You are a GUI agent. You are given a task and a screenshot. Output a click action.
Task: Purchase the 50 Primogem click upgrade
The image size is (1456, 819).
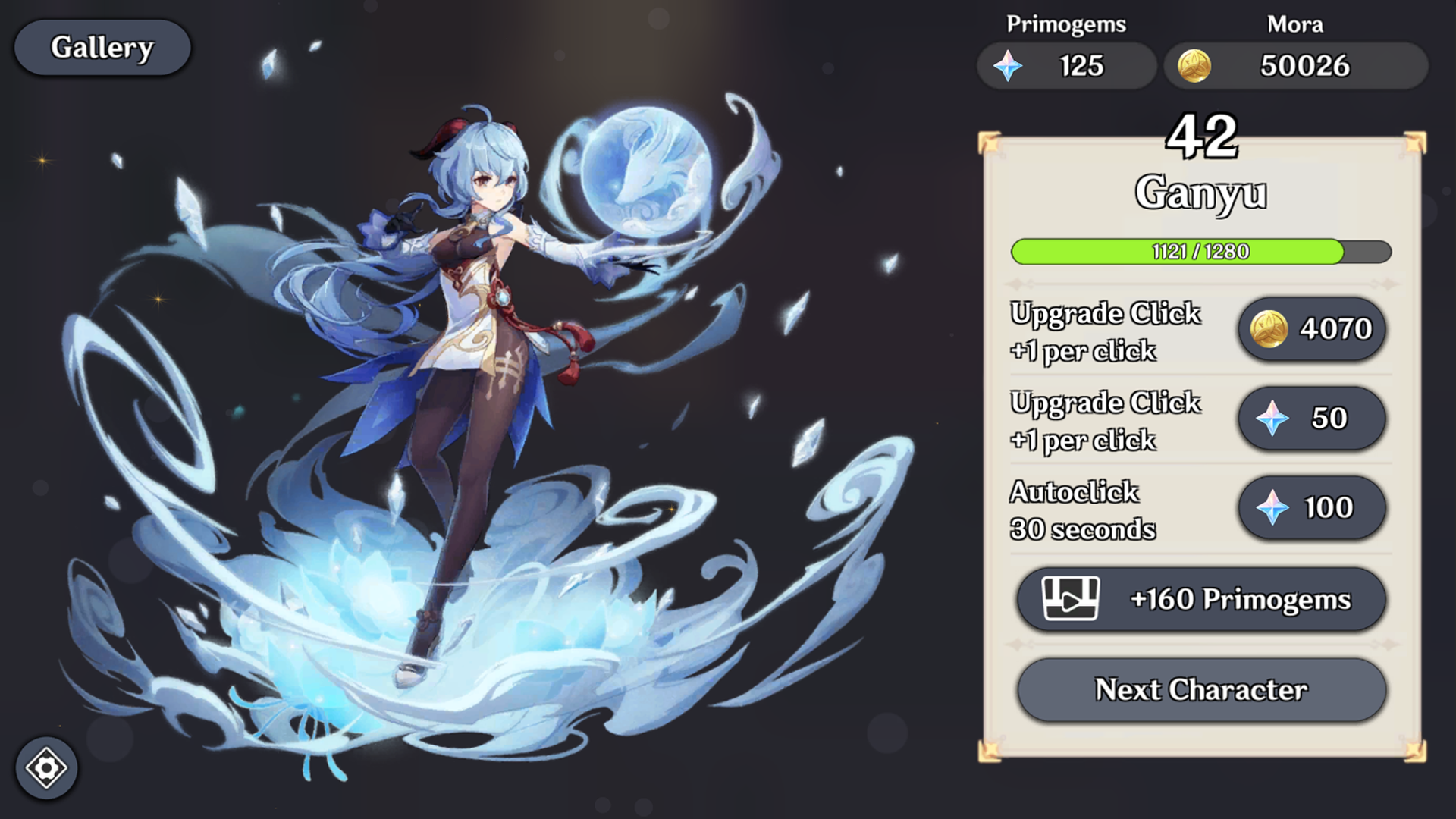click(x=1311, y=419)
